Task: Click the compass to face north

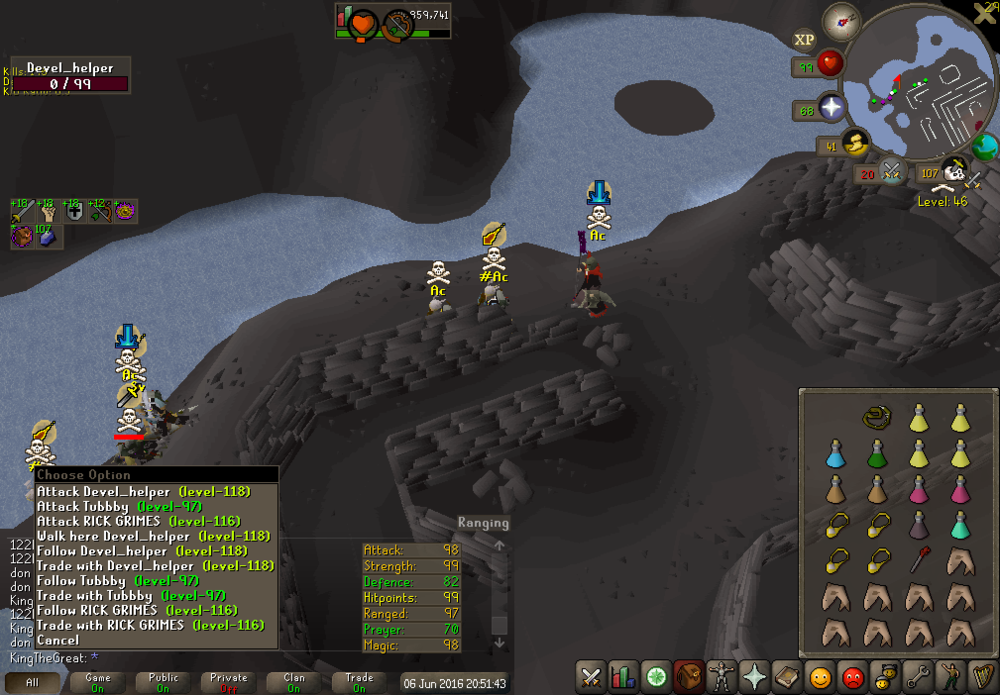Action: (841, 21)
